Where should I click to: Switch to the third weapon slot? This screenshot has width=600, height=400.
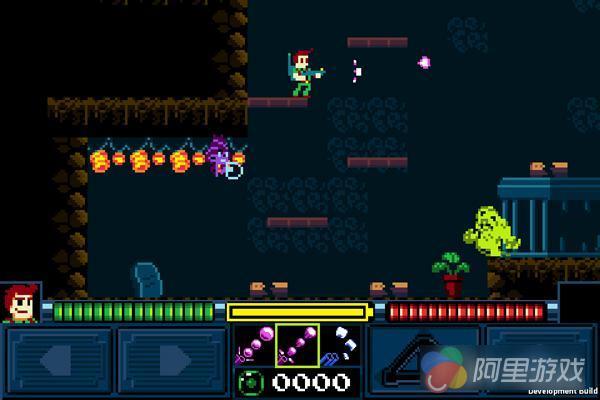340,344
